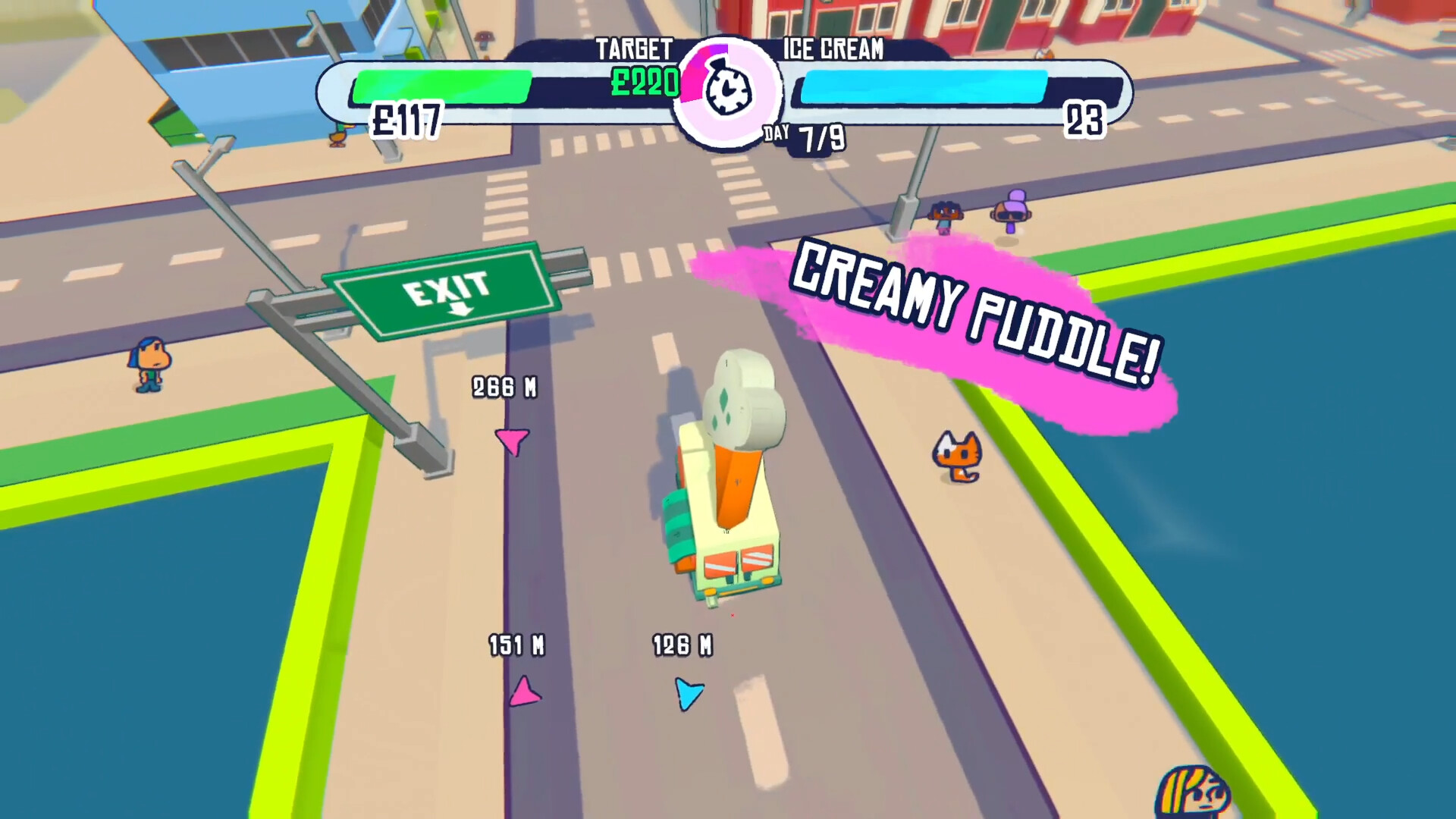Click the pink arrow marked 151 M
Screen dimensions: 1456x819
523,690
